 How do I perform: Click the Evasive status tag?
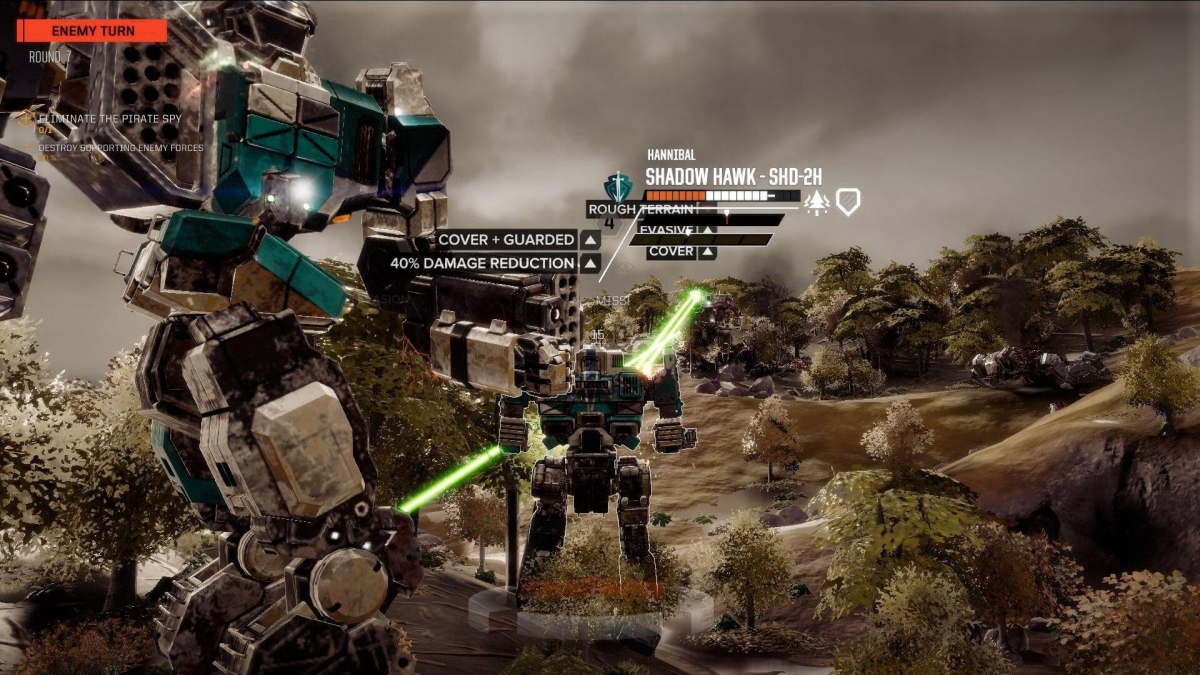click(667, 230)
